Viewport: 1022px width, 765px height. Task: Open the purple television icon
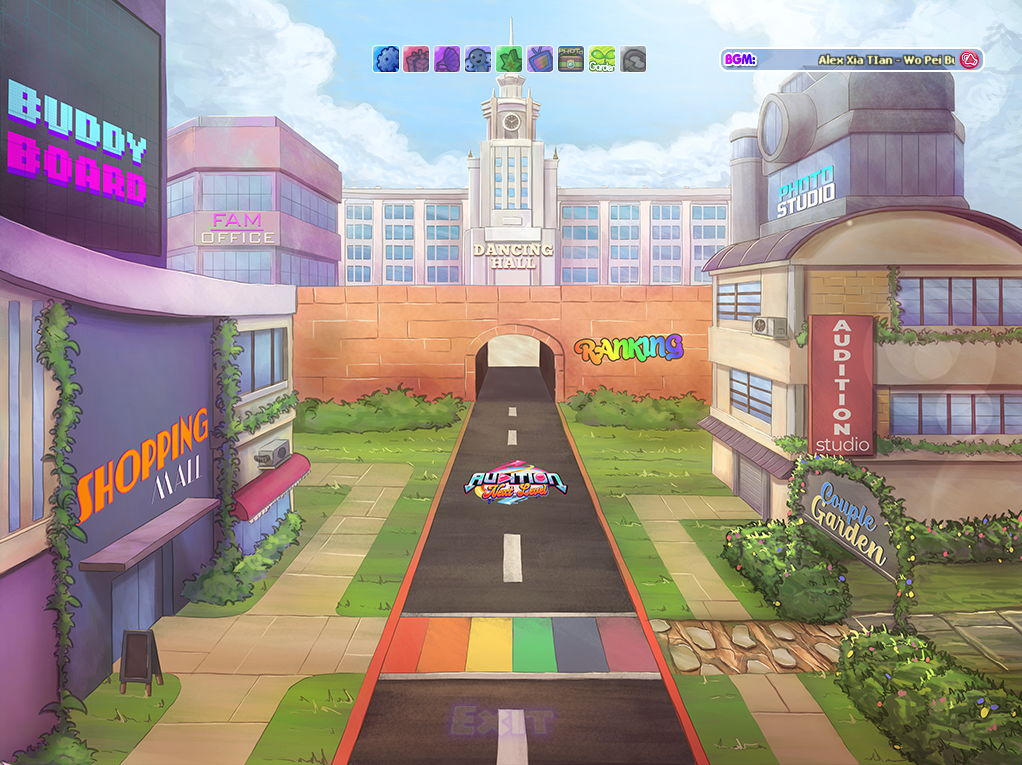click(x=540, y=59)
